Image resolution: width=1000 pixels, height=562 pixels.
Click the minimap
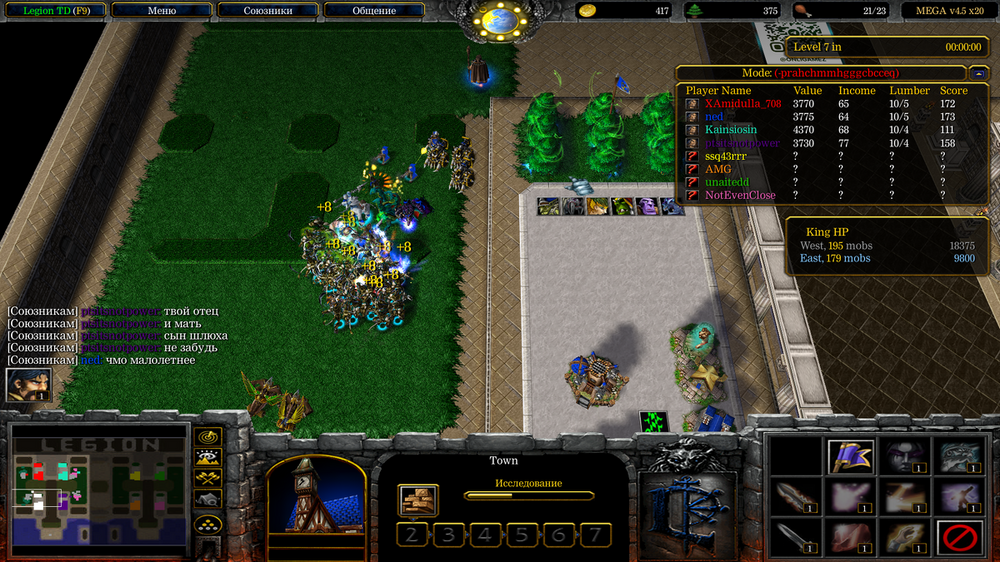pos(99,490)
